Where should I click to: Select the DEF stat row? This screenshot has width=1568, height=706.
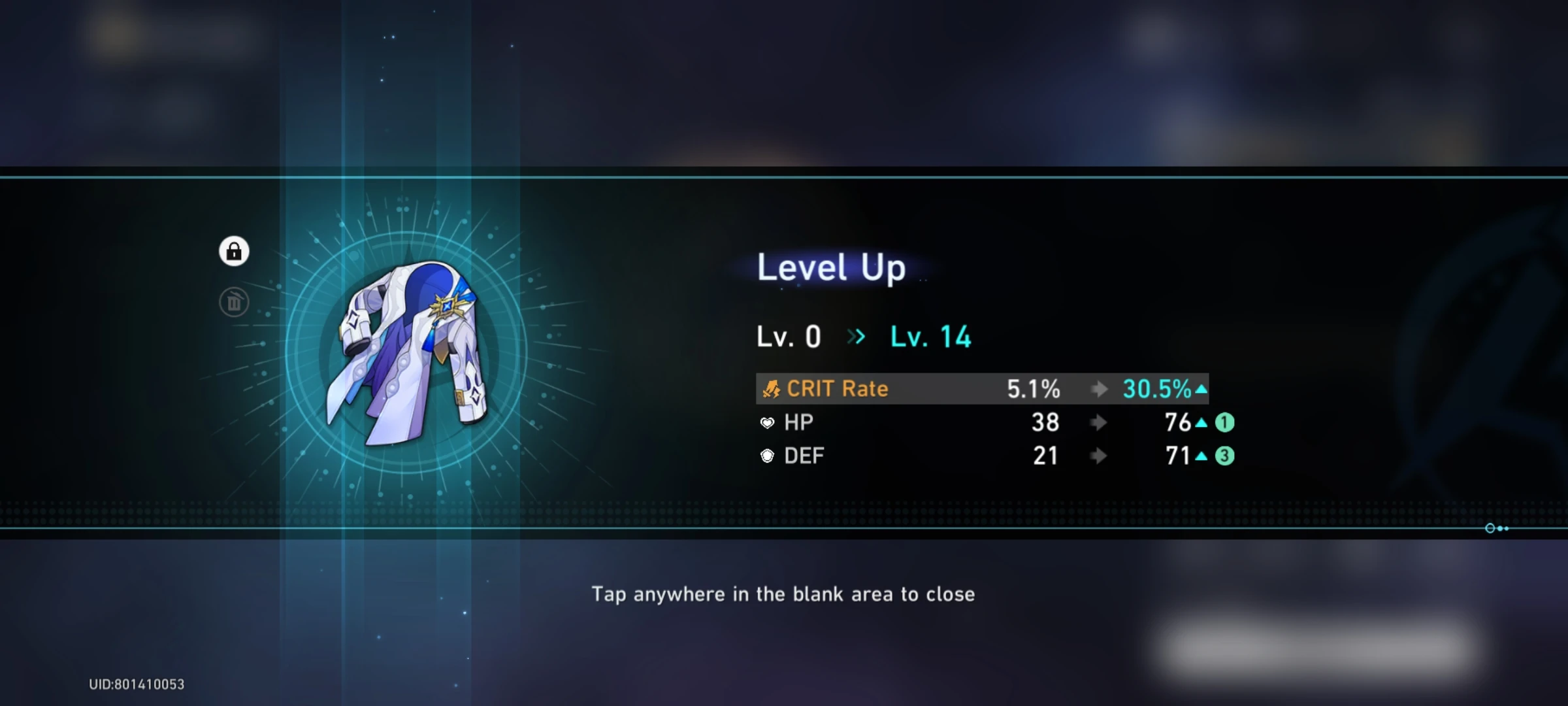pos(980,456)
